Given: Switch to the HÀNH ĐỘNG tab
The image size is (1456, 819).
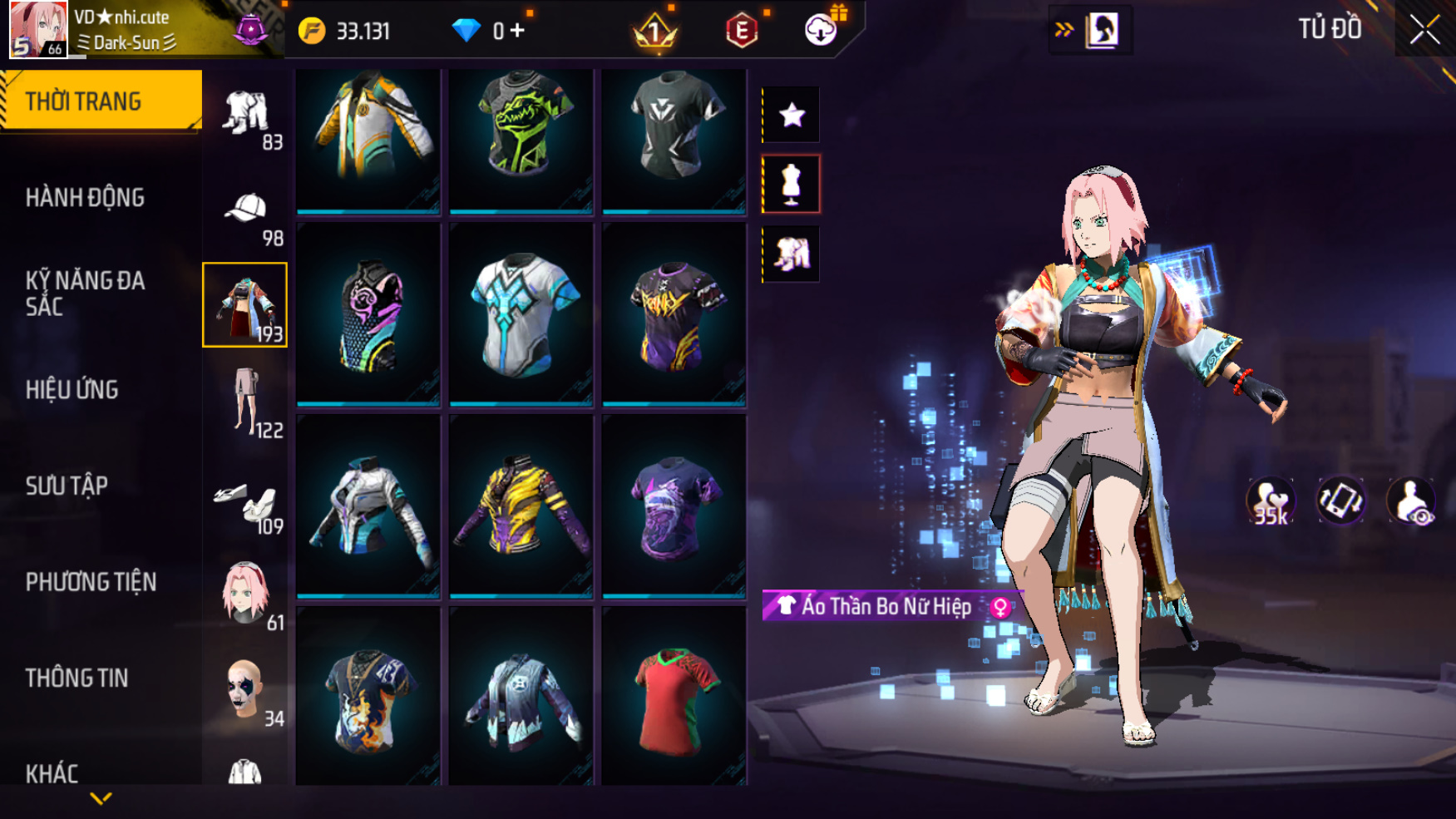Looking at the screenshot, I should click(x=85, y=198).
